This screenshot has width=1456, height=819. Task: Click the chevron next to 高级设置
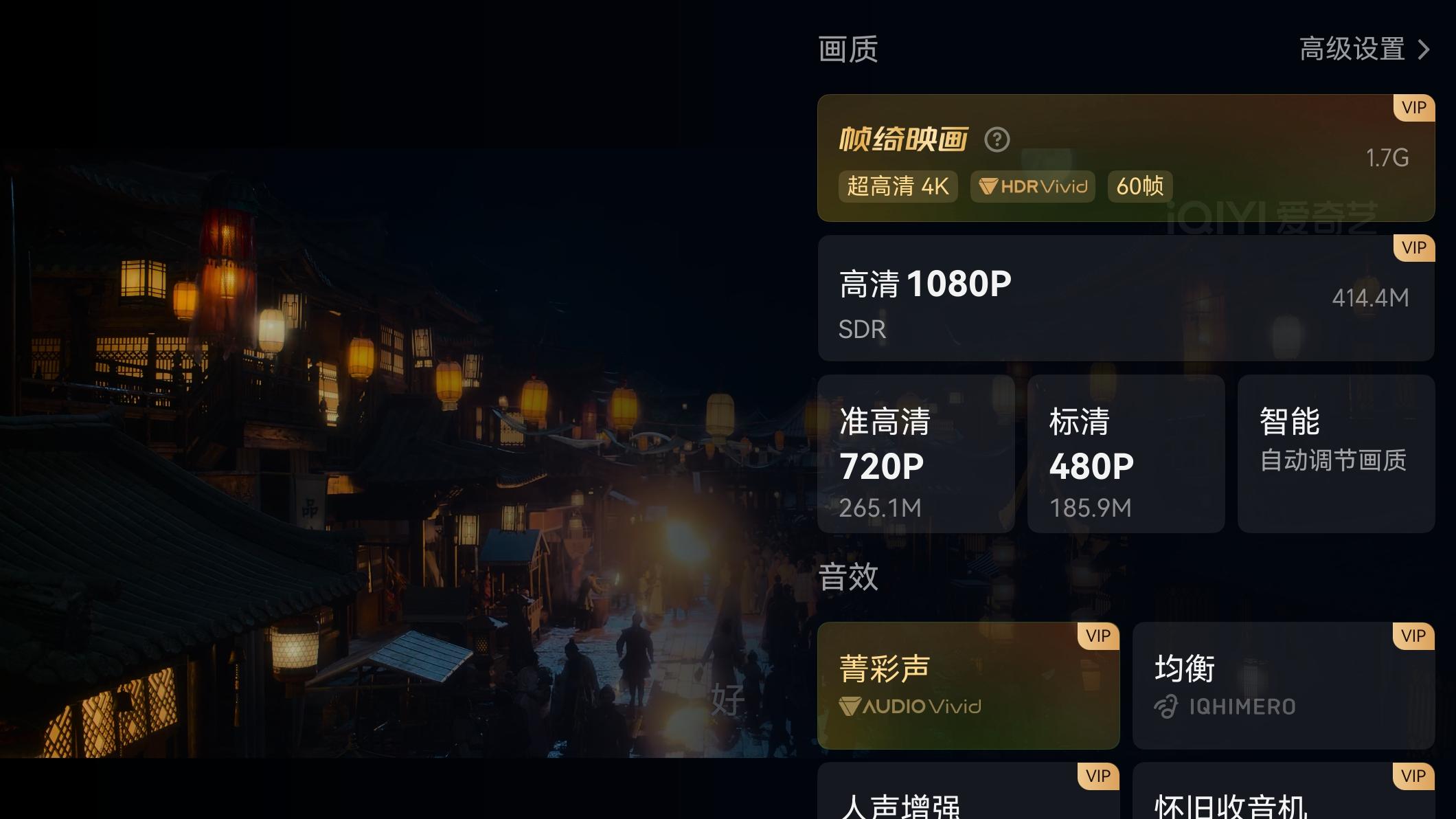click(1422, 49)
